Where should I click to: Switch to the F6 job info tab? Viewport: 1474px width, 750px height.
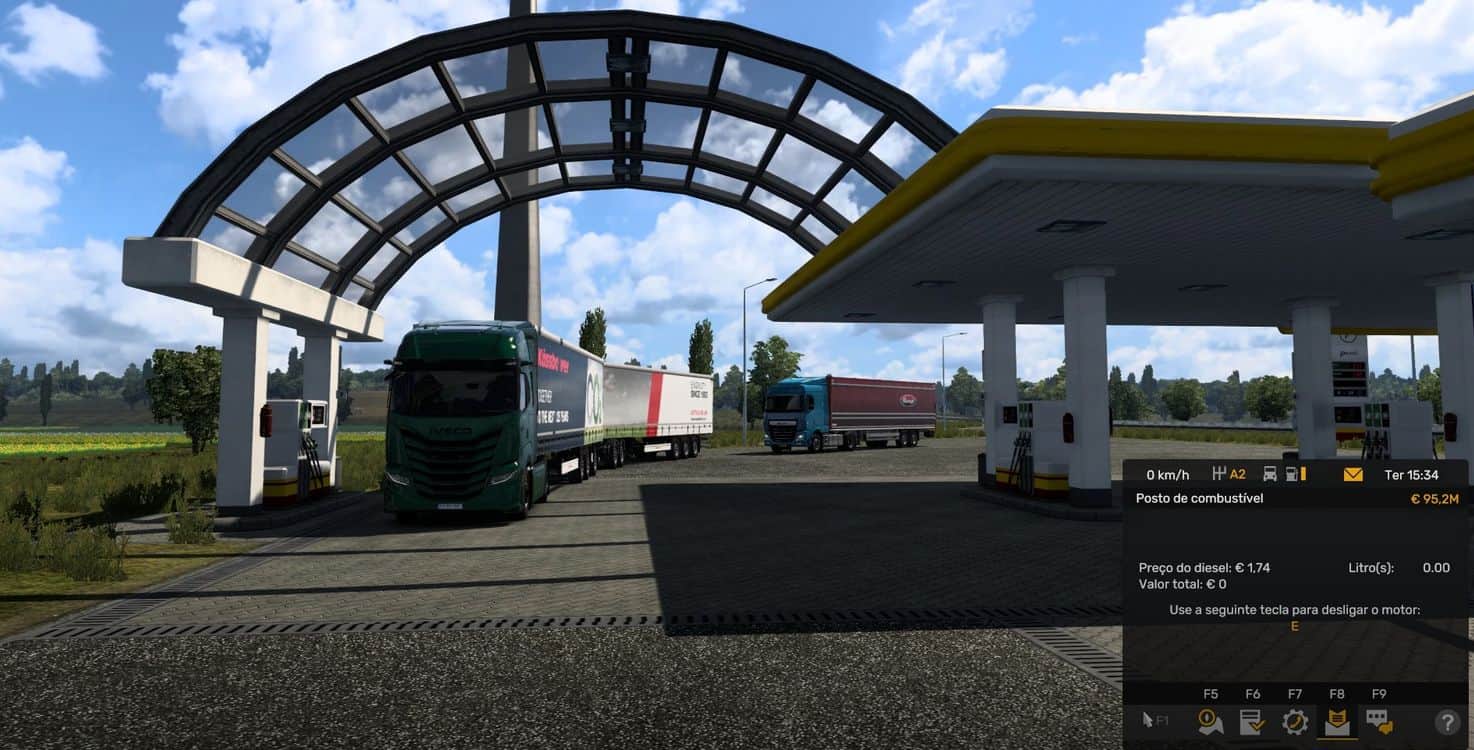1252,721
